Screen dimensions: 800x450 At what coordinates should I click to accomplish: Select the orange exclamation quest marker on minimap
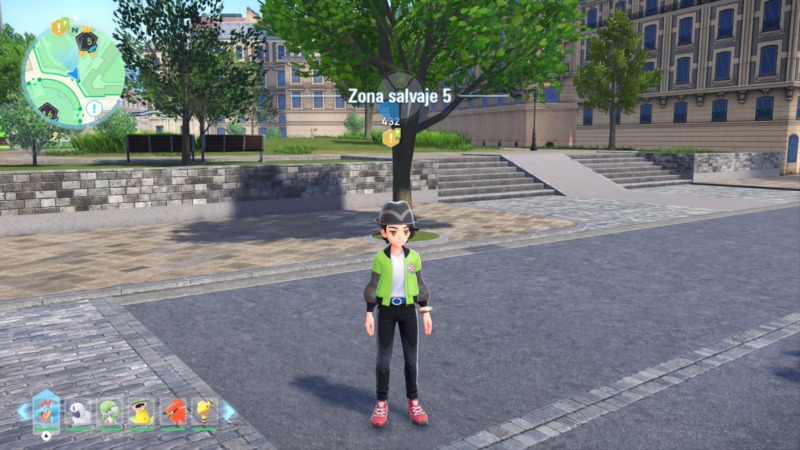click(58, 27)
